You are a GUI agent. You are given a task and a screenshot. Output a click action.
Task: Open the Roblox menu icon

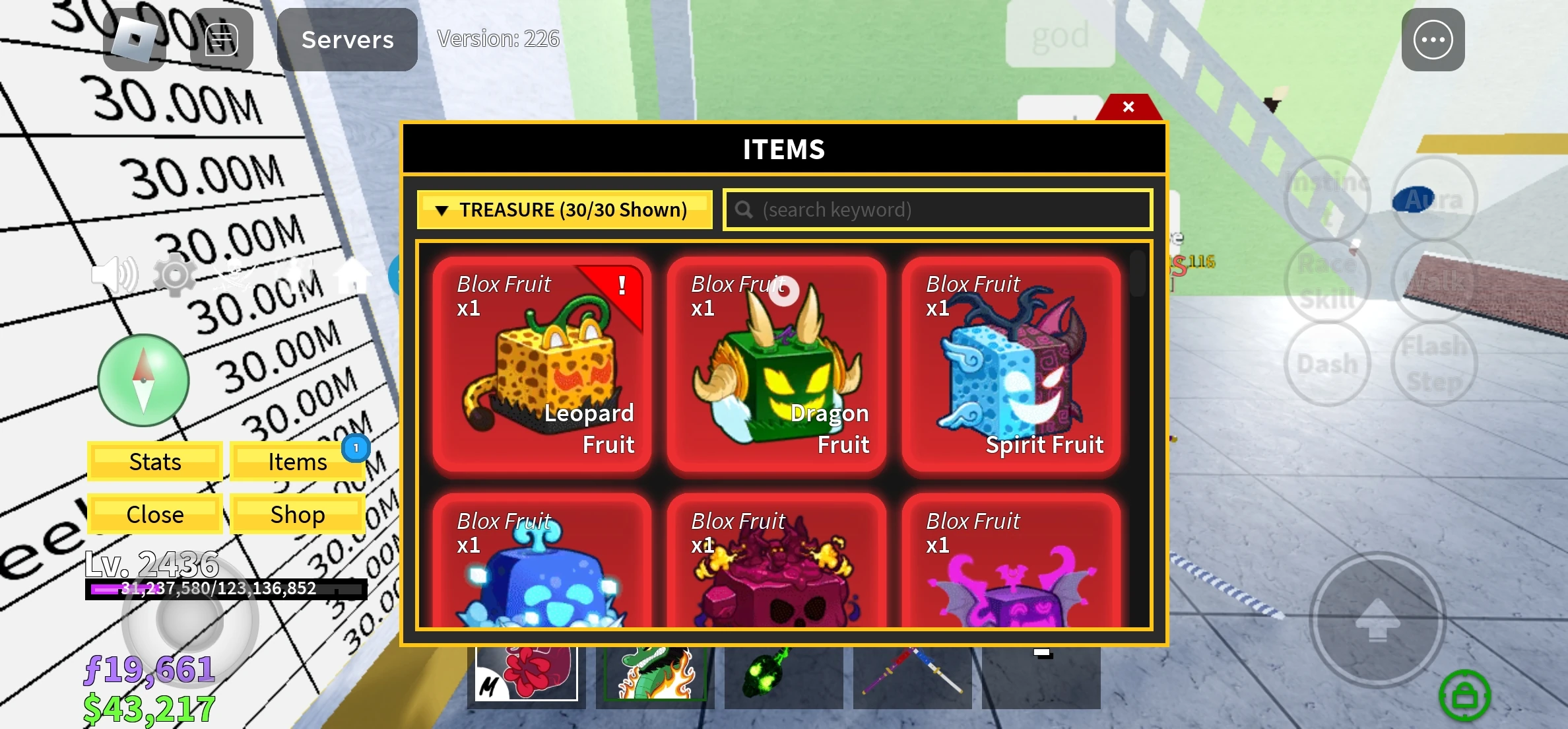pyautogui.click(x=135, y=40)
